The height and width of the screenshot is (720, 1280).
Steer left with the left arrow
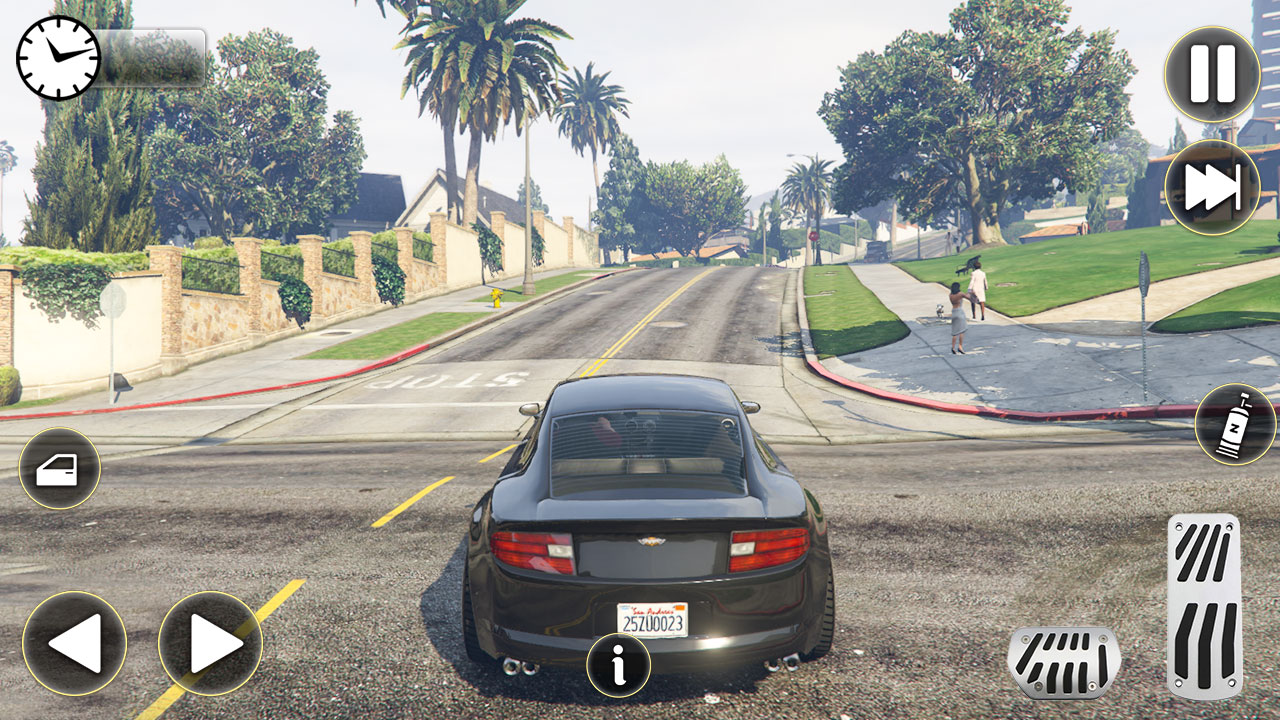75,643
